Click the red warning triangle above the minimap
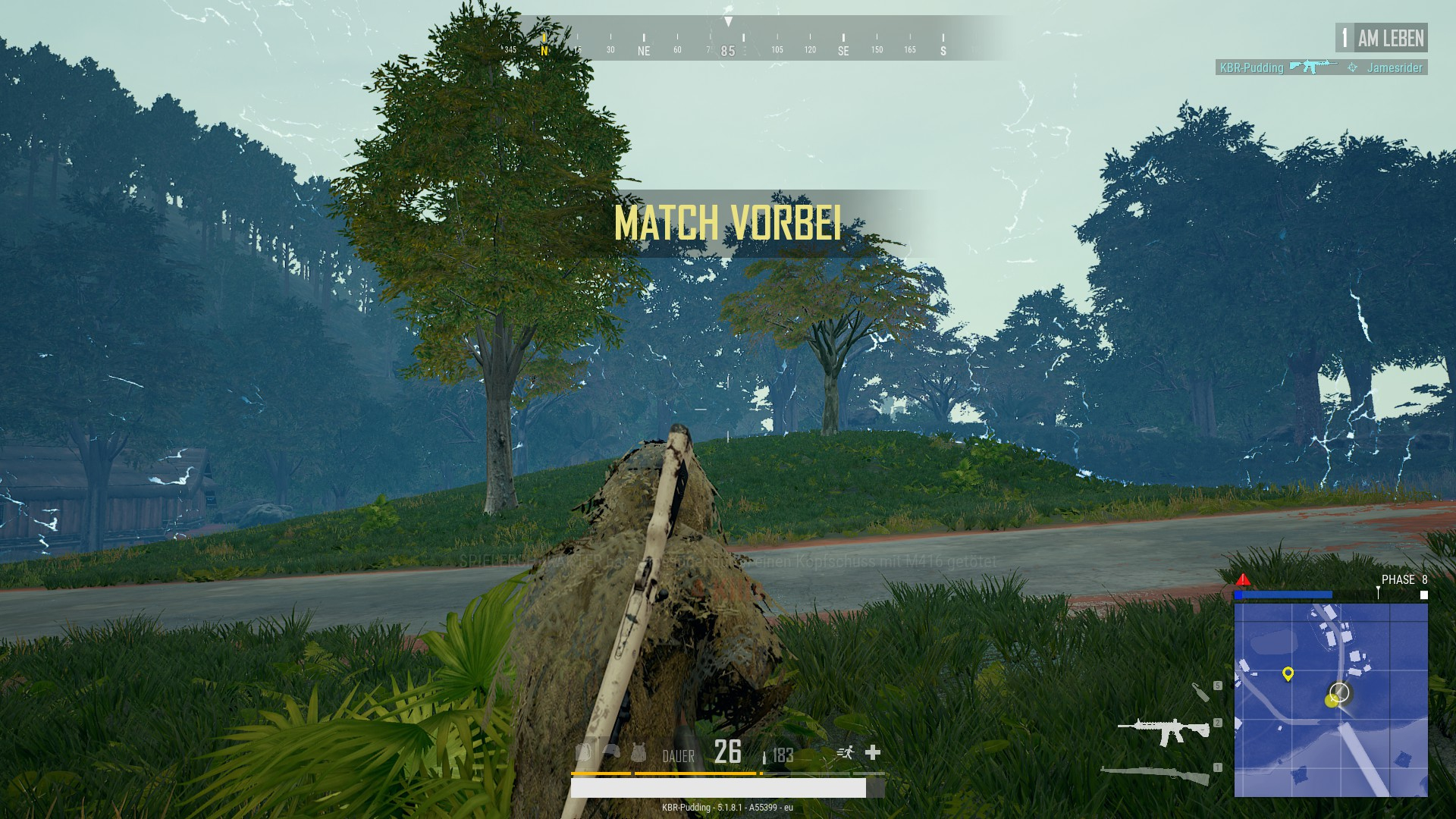 click(1243, 580)
